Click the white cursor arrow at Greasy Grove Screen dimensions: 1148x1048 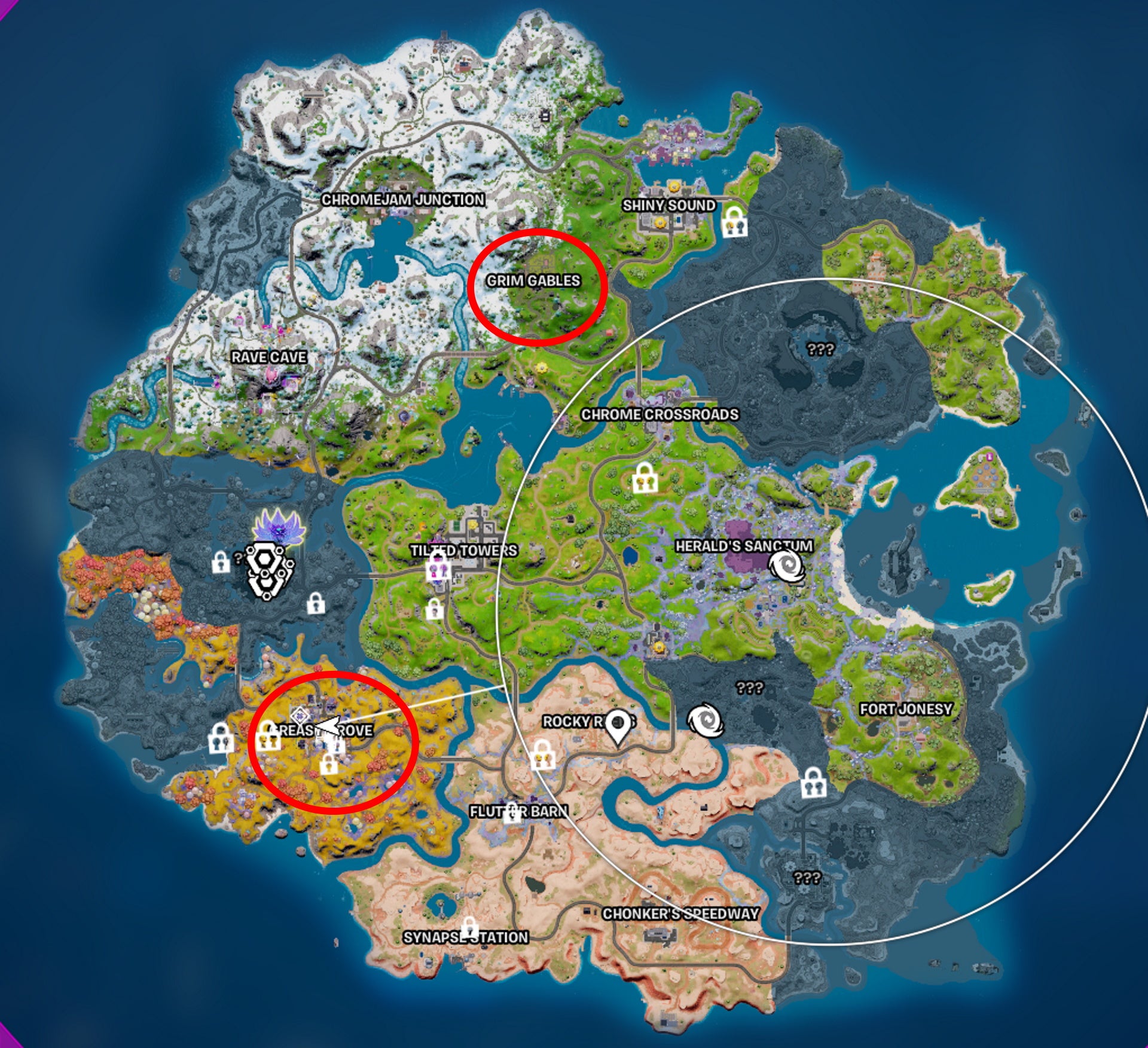pyautogui.click(x=328, y=727)
